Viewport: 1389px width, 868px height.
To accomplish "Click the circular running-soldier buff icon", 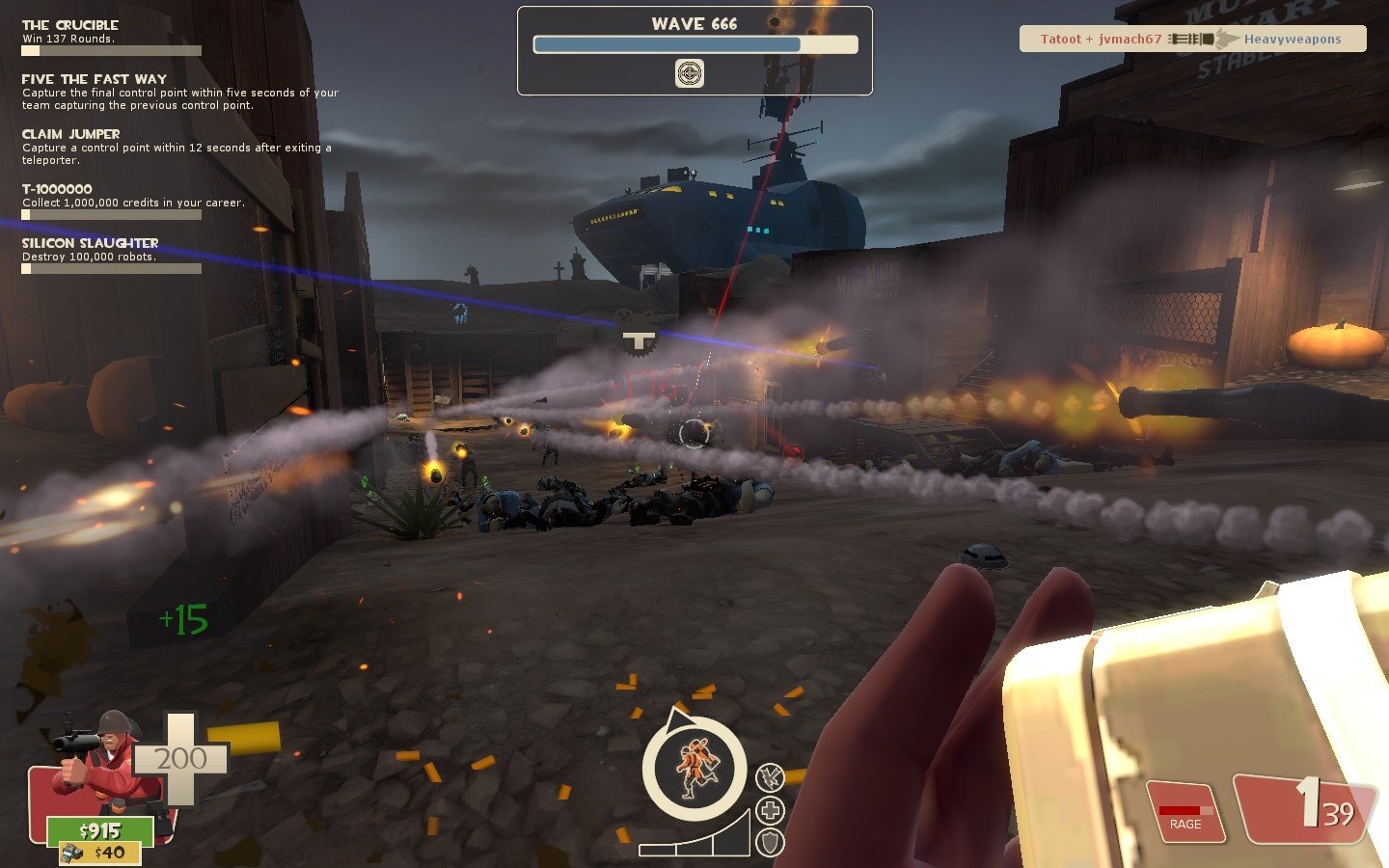I will point(694,769).
